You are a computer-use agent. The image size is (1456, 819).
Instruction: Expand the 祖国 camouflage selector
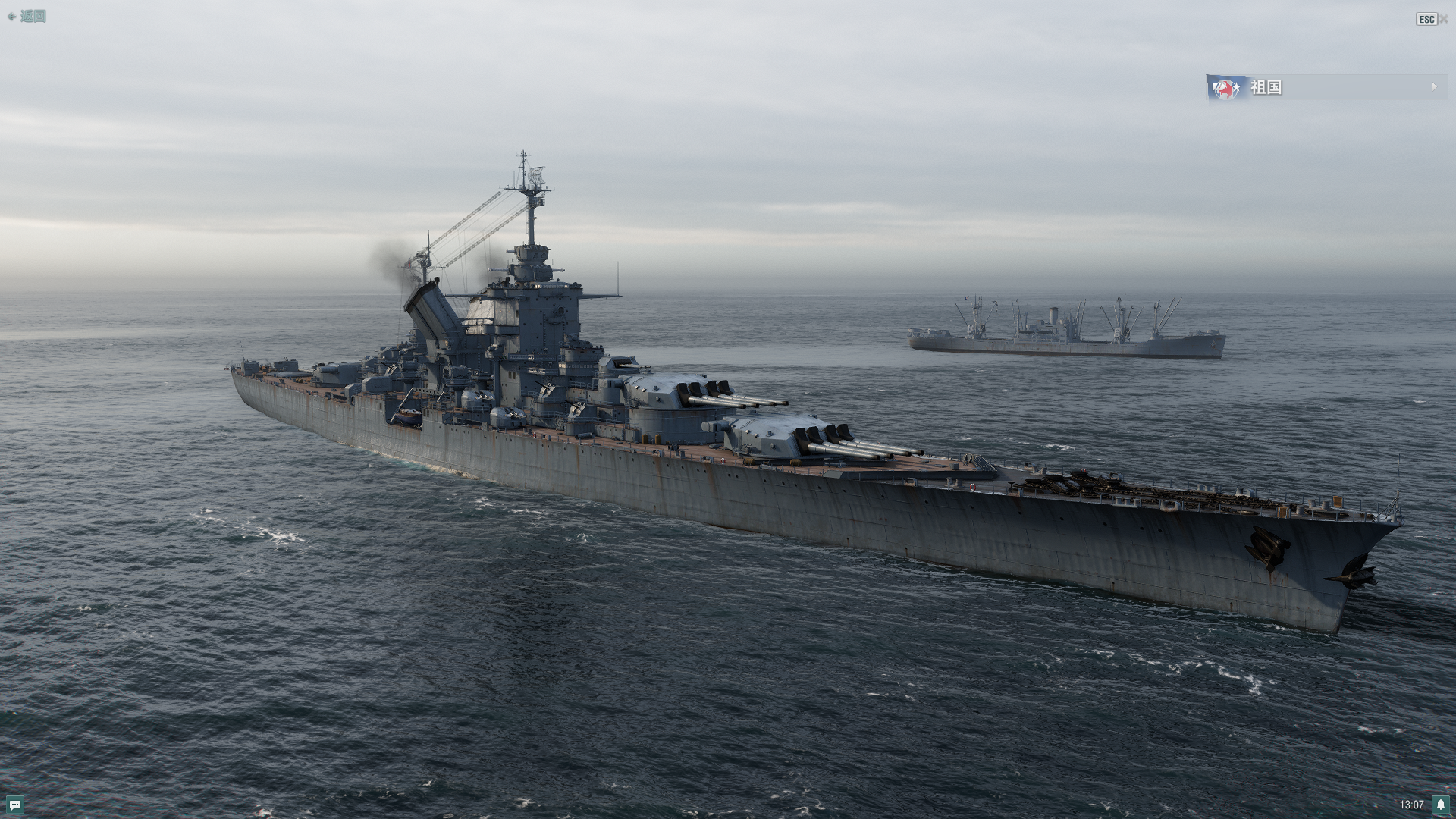1326,87
